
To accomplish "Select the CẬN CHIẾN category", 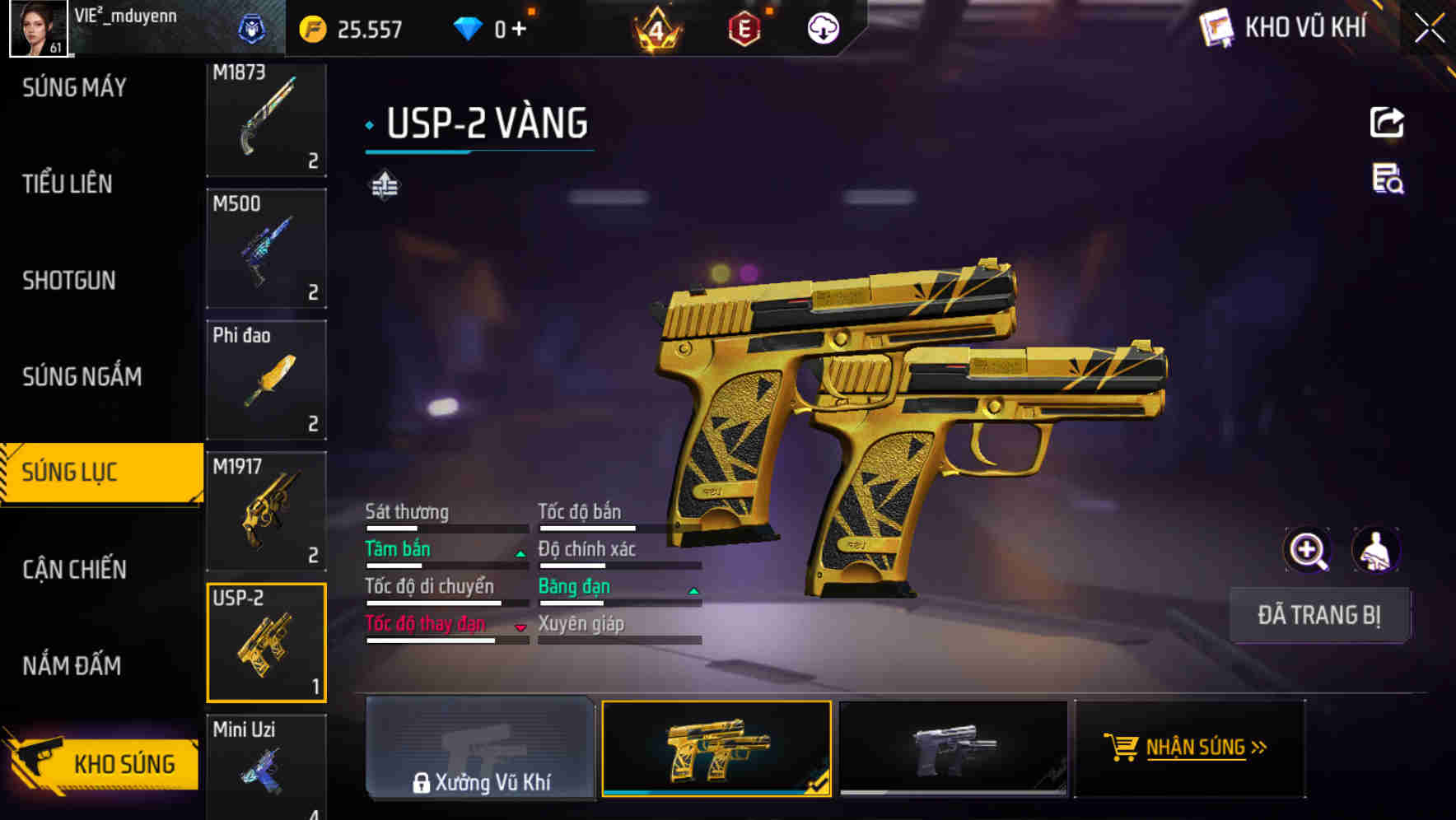I will (72, 569).
